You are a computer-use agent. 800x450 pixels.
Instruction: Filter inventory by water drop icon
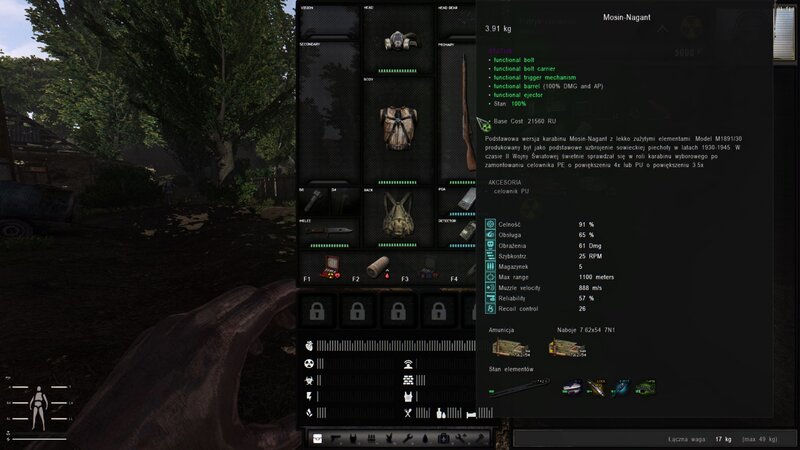(427, 438)
